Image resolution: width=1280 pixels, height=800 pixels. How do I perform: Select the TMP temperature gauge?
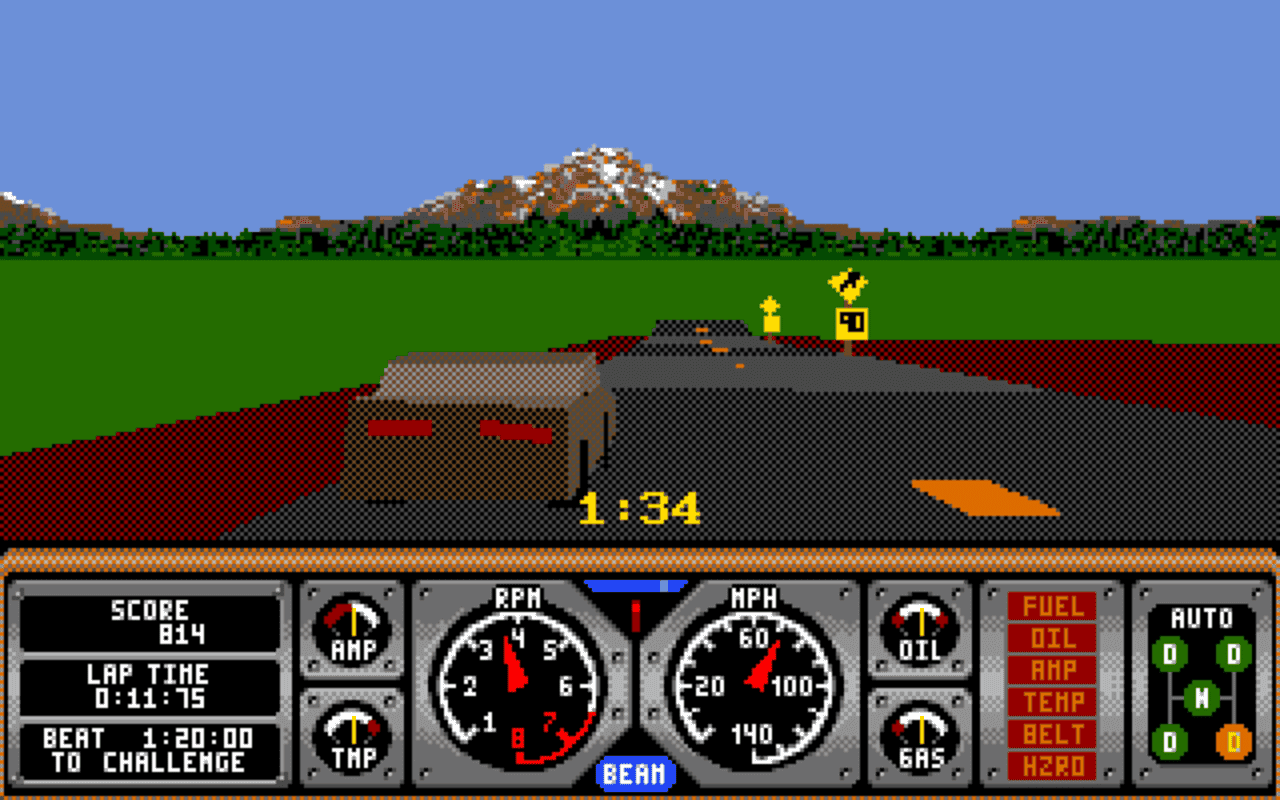coord(350,740)
